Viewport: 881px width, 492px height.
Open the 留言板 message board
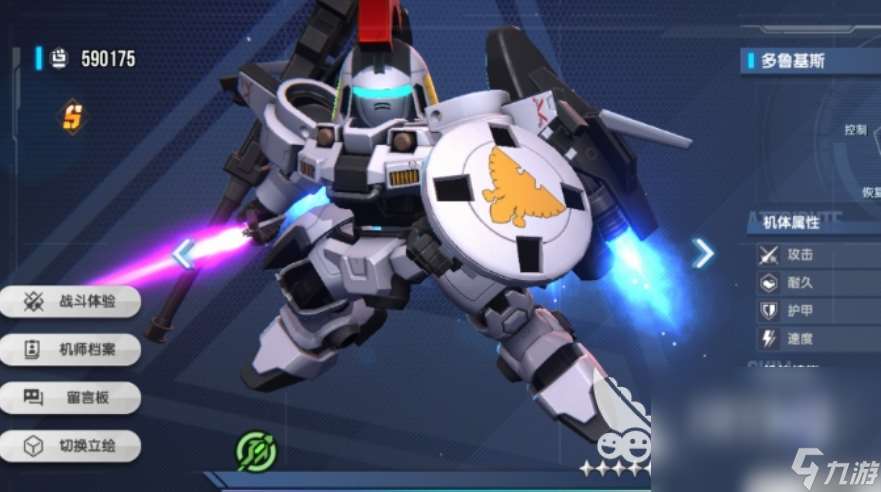[68, 398]
